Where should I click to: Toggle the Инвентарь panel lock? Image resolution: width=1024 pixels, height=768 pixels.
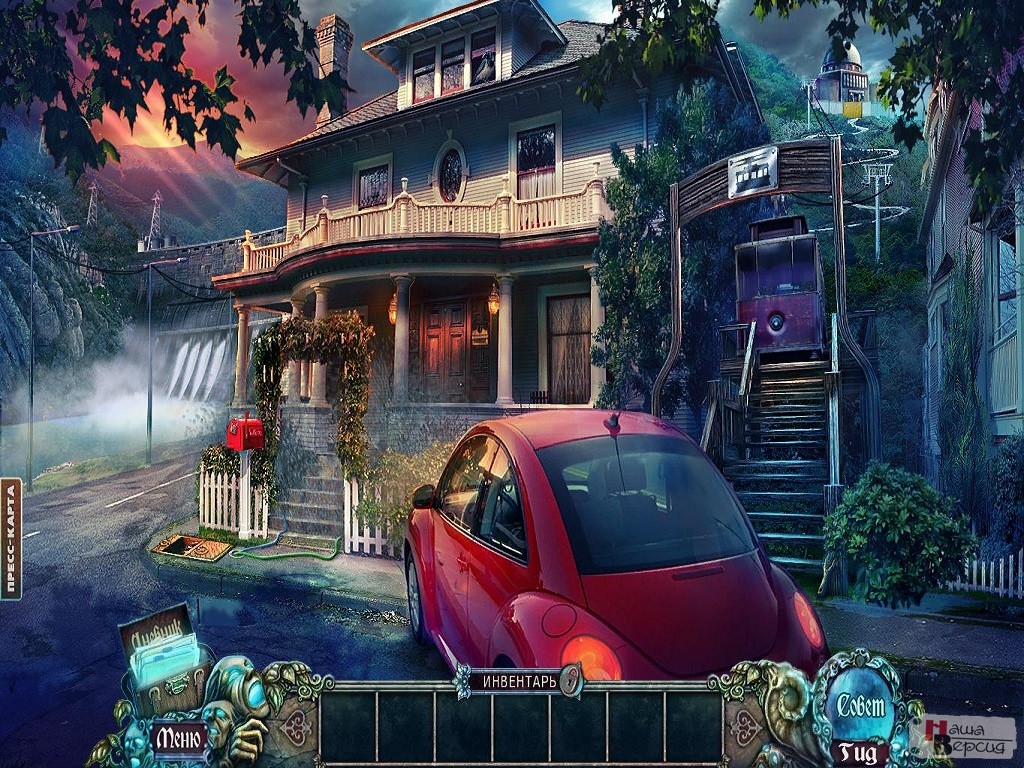[571, 681]
